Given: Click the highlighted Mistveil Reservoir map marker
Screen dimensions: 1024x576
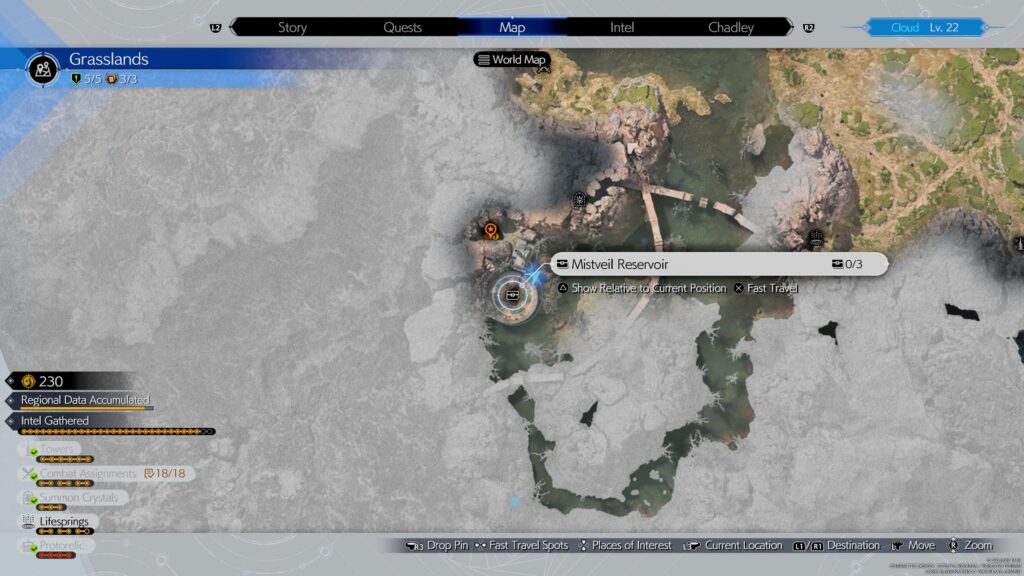Looking at the screenshot, I should click(x=513, y=294).
